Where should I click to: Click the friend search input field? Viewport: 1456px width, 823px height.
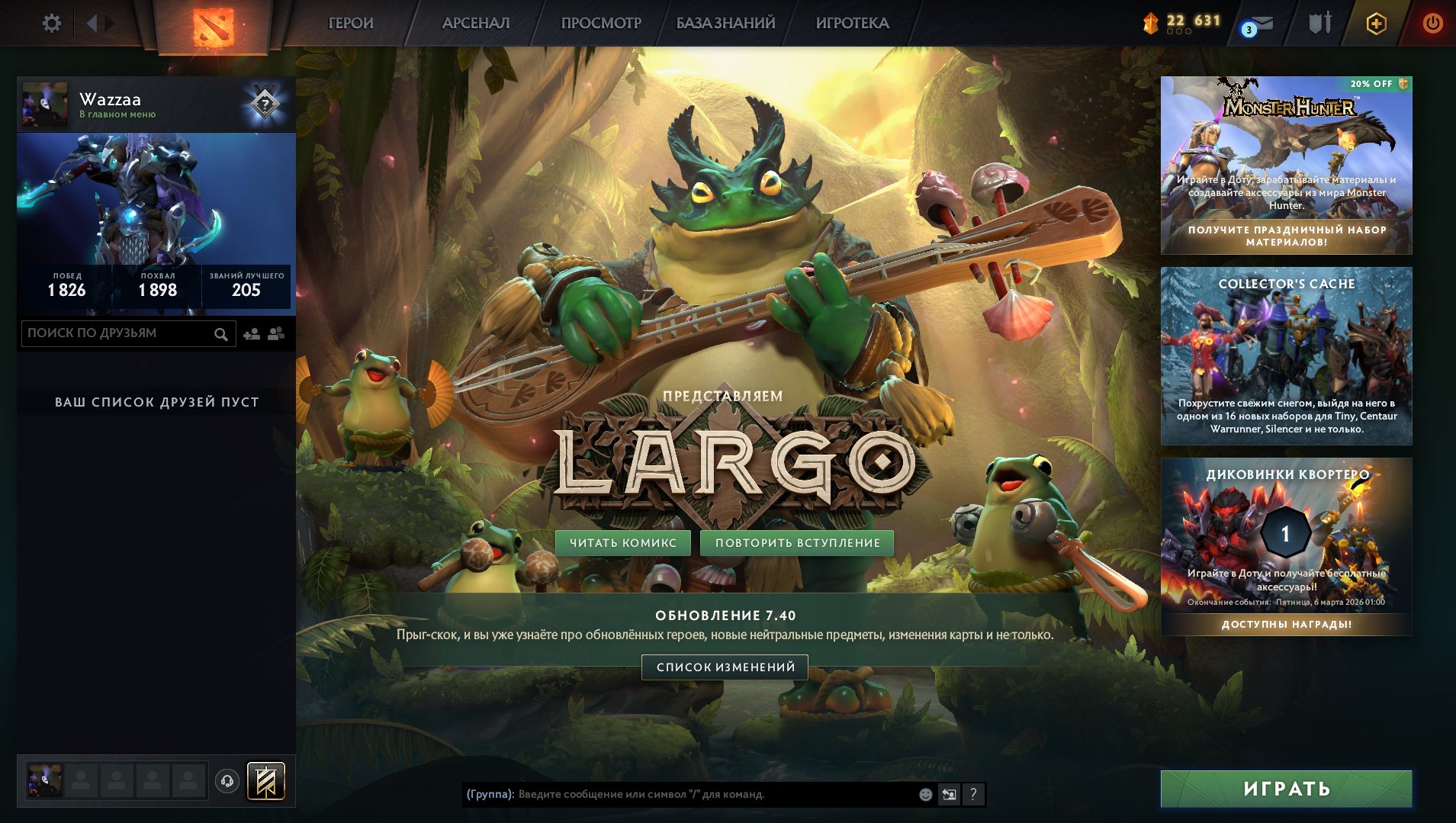114,333
